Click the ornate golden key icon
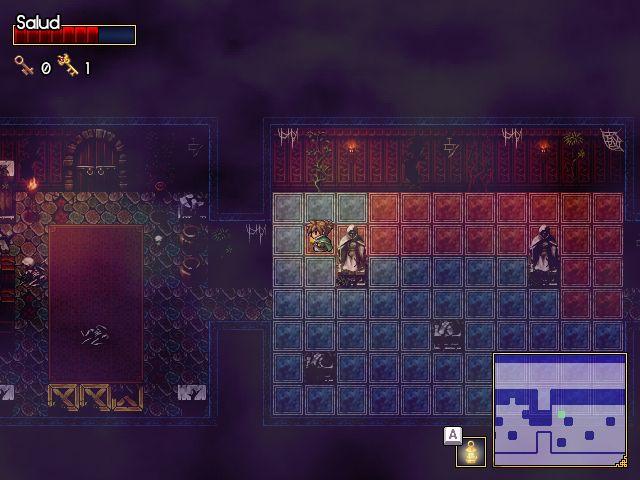 point(68,66)
